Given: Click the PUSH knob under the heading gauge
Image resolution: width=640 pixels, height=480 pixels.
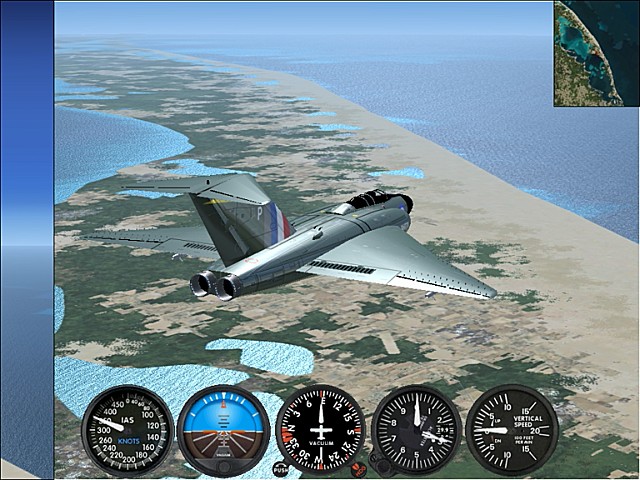Looking at the screenshot, I should tap(281, 469).
